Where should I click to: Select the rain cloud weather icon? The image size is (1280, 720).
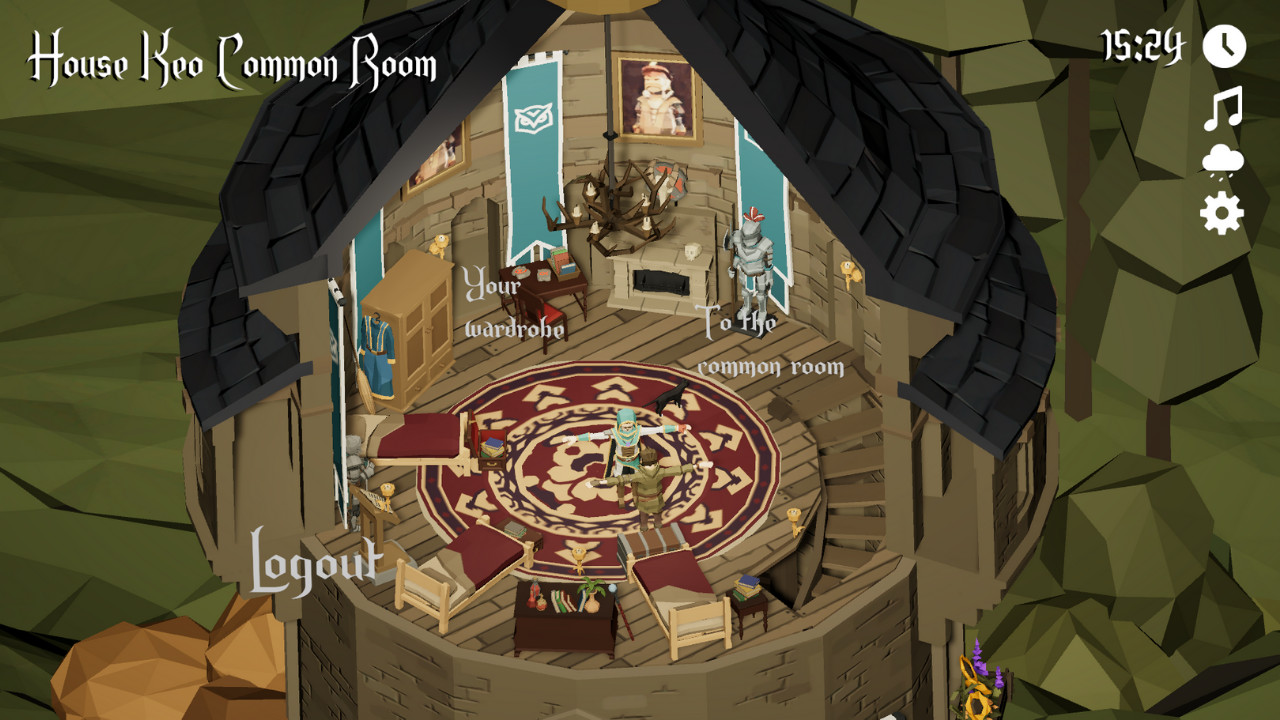1222,162
